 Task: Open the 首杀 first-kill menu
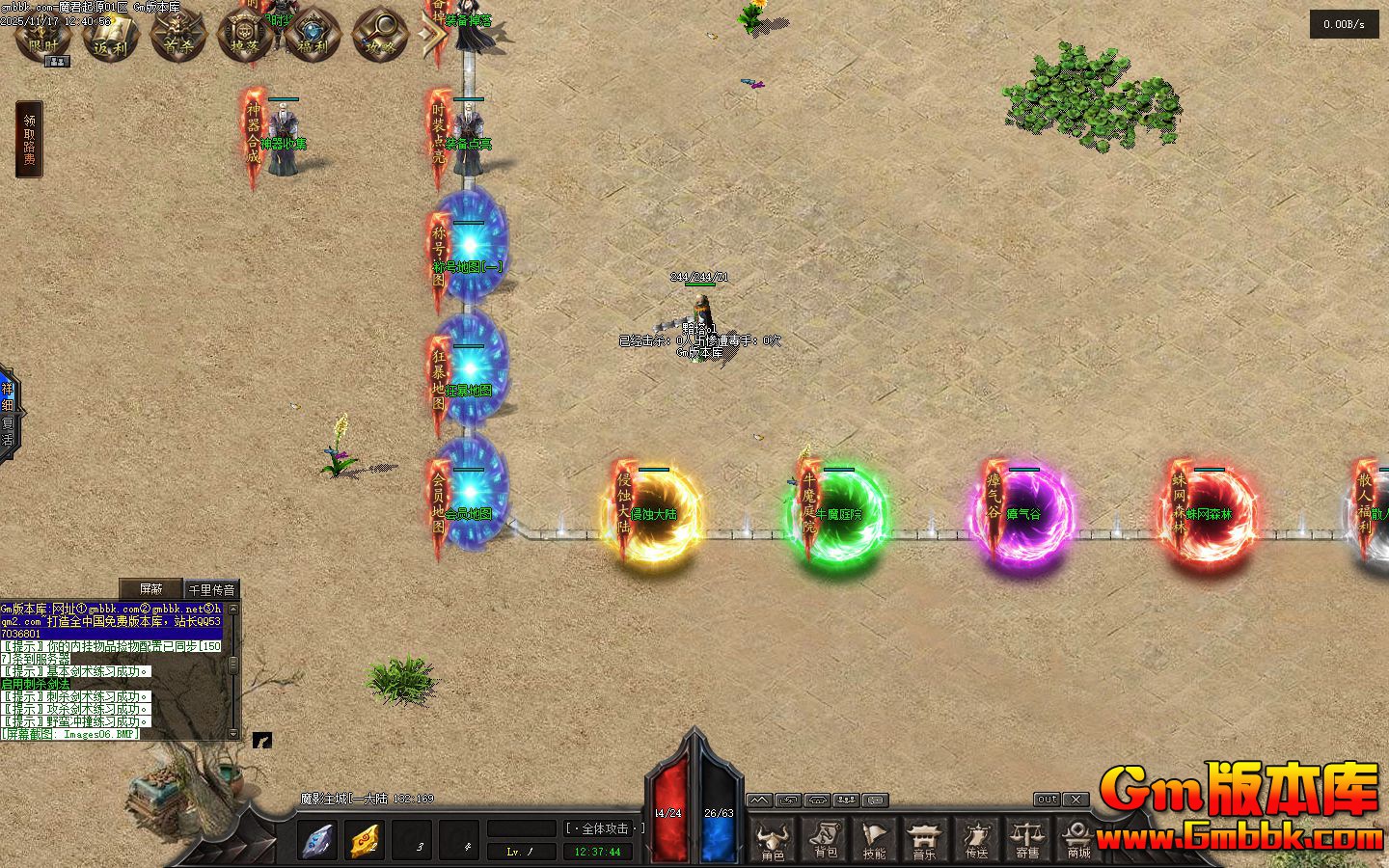pyautogui.click(x=178, y=35)
